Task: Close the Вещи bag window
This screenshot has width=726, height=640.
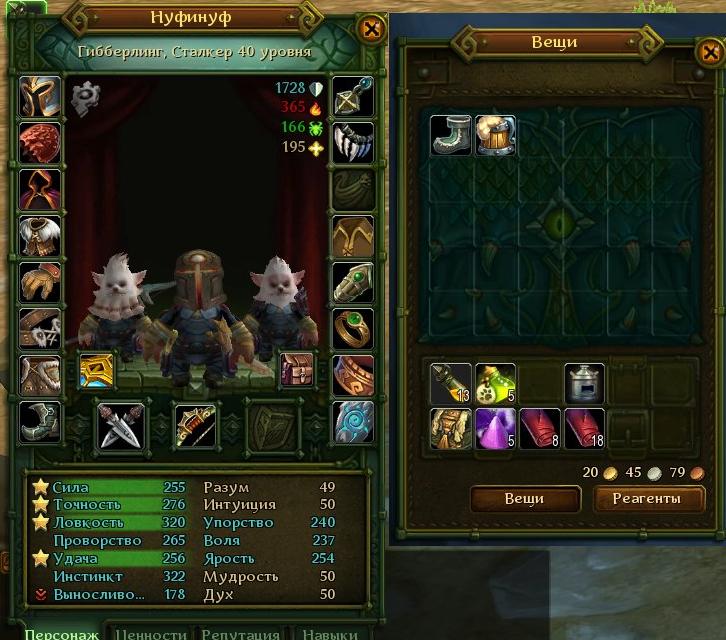Action: (704, 54)
